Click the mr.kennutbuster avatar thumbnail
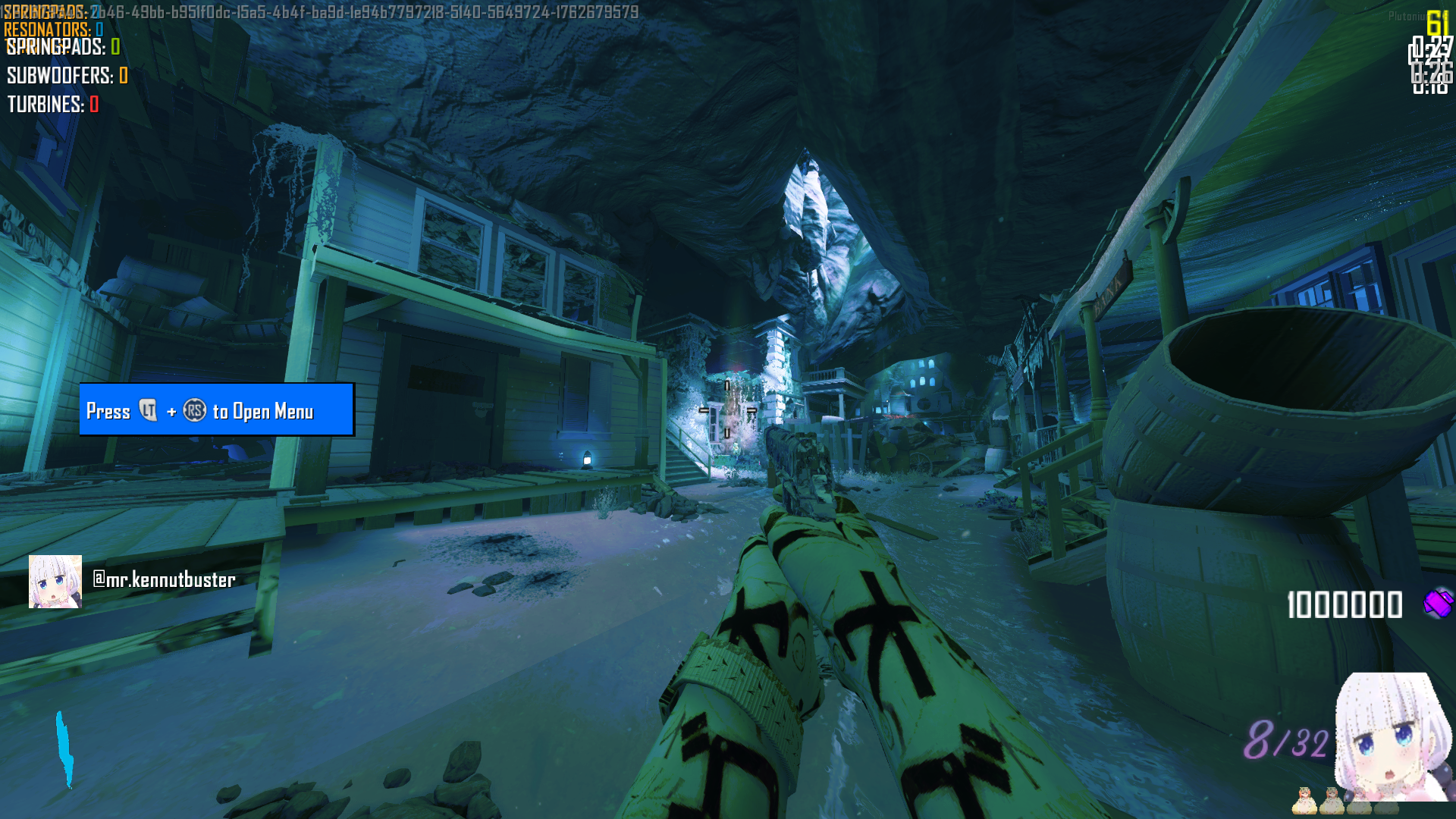 [55, 582]
